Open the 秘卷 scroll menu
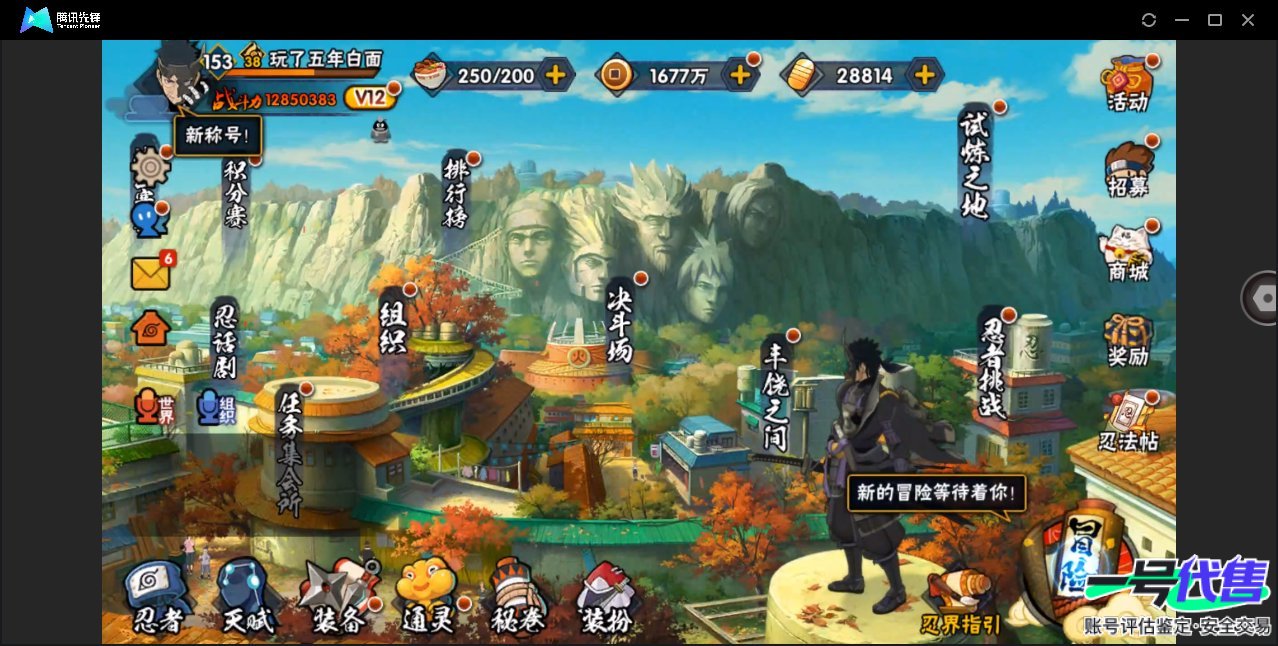 [x=516, y=598]
